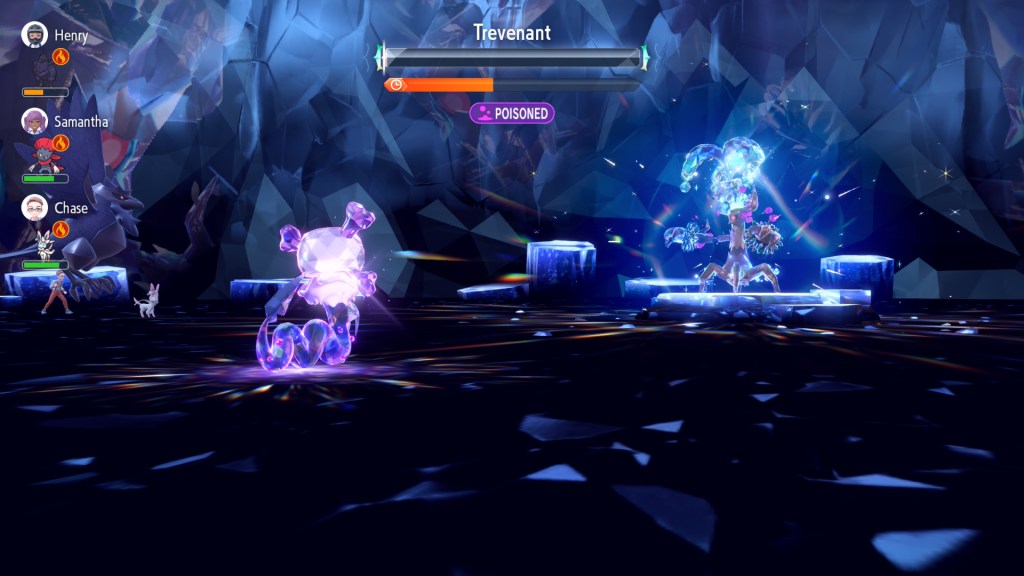The height and width of the screenshot is (576, 1024).
Task: Inspect the POISONED status badge
Action: (x=512, y=113)
